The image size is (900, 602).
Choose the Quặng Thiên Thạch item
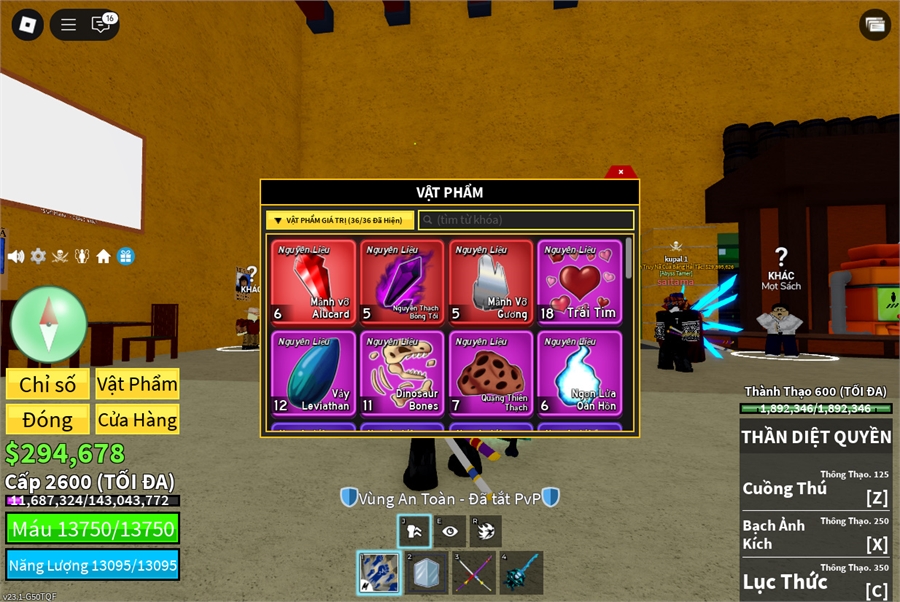[490, 373]
